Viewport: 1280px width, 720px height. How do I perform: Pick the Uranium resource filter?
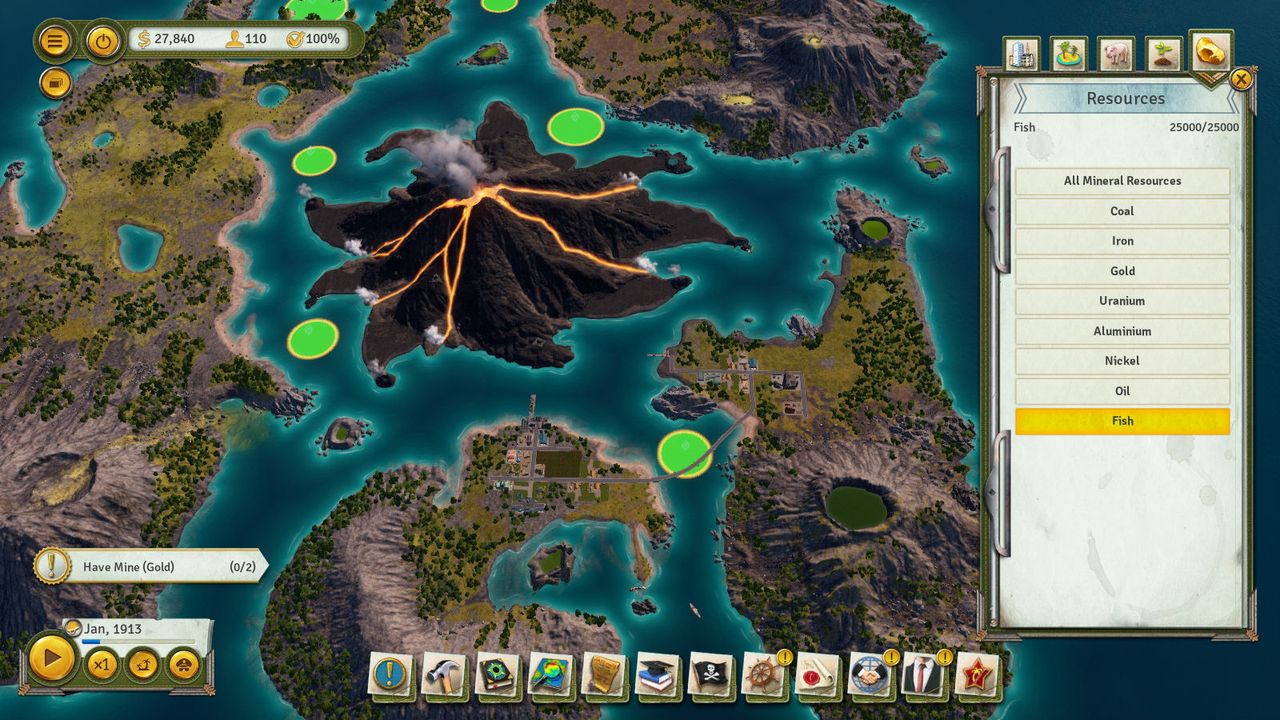click(x=1122, y=301)
